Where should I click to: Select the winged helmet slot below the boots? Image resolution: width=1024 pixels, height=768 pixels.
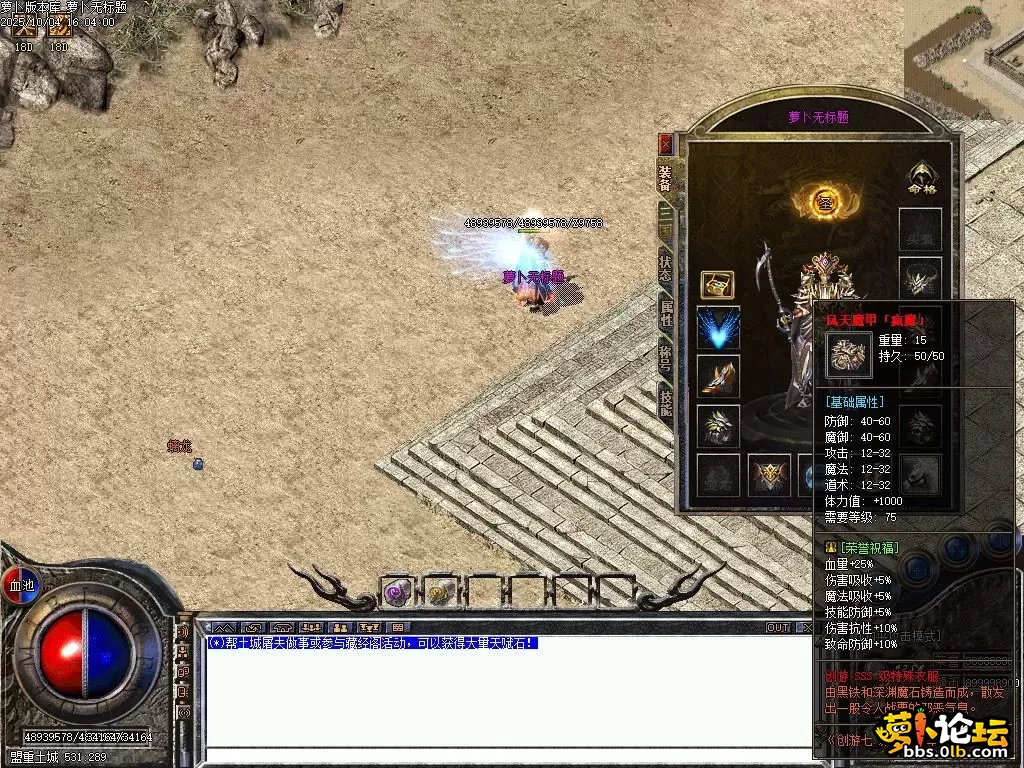[718, 426]
